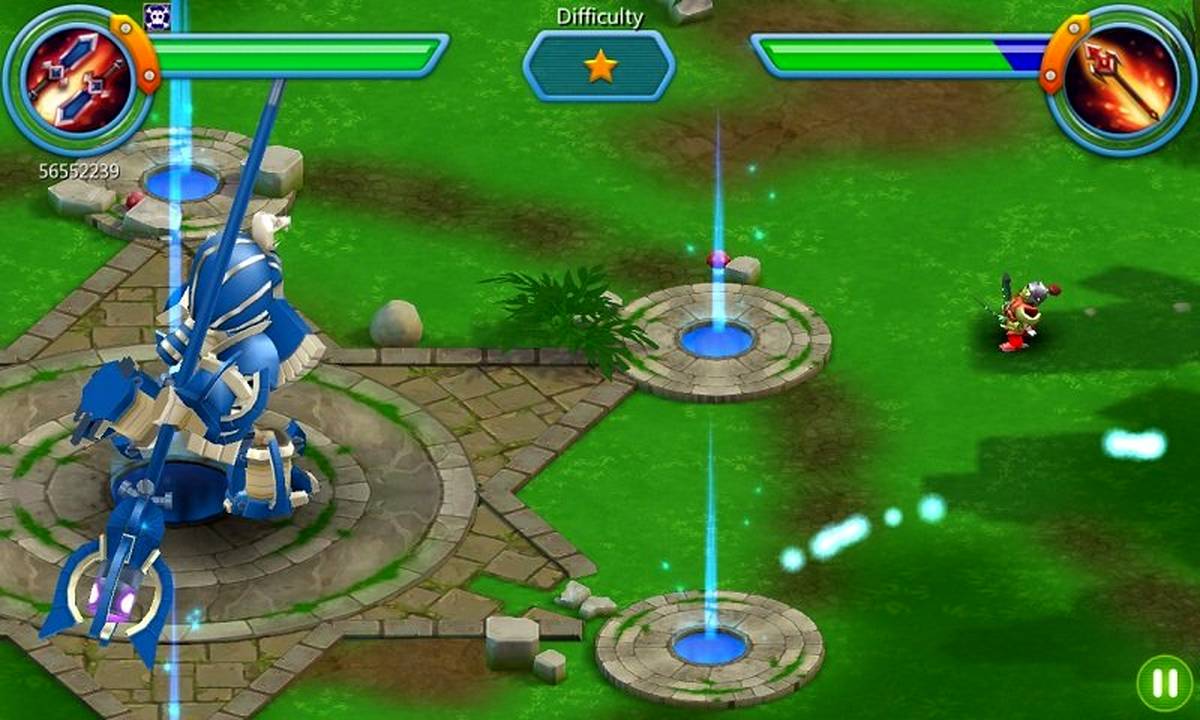
Task: Tap the skull status icon
Action: (157, 15)
